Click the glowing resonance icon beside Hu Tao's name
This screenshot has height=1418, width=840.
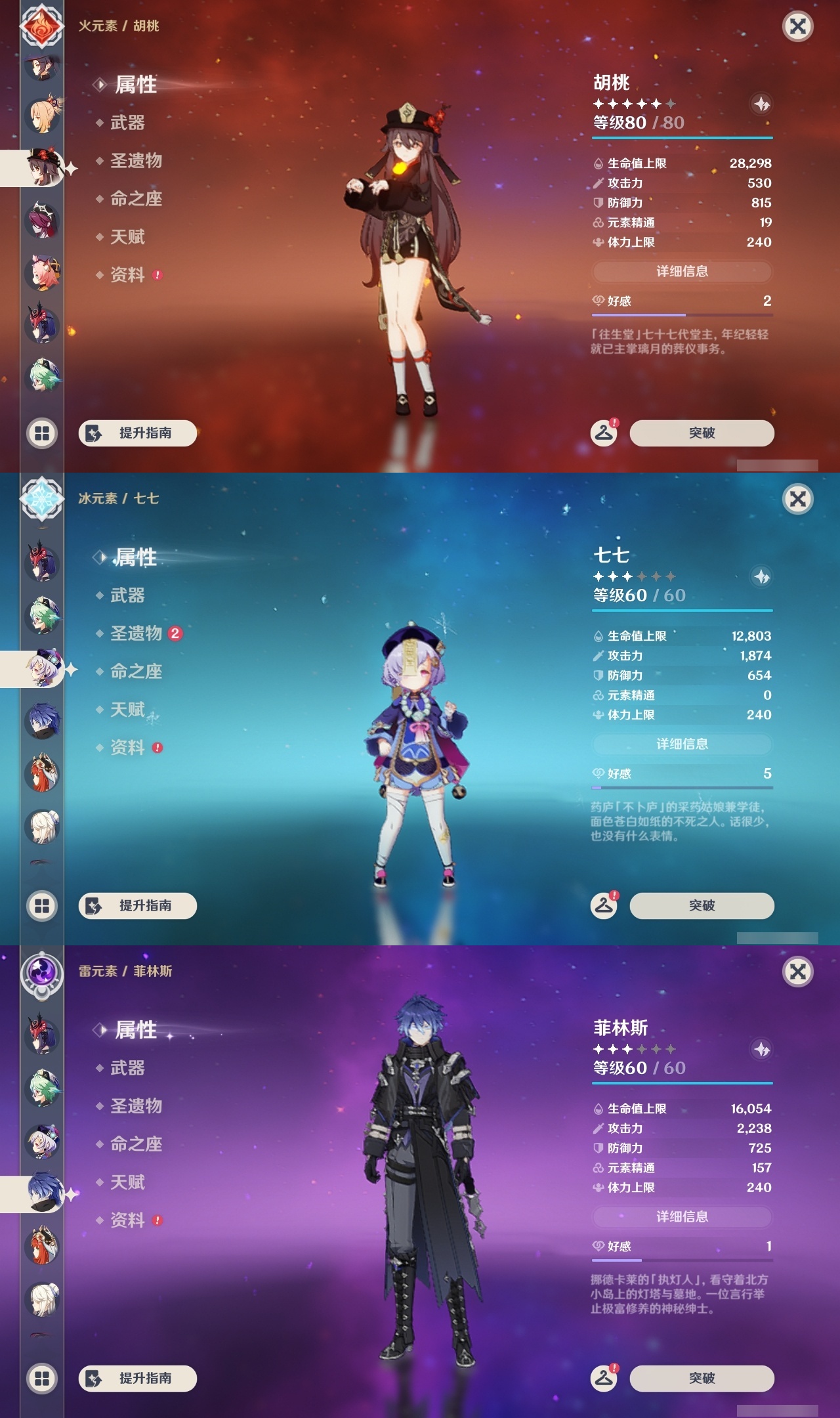pos(761,104)
